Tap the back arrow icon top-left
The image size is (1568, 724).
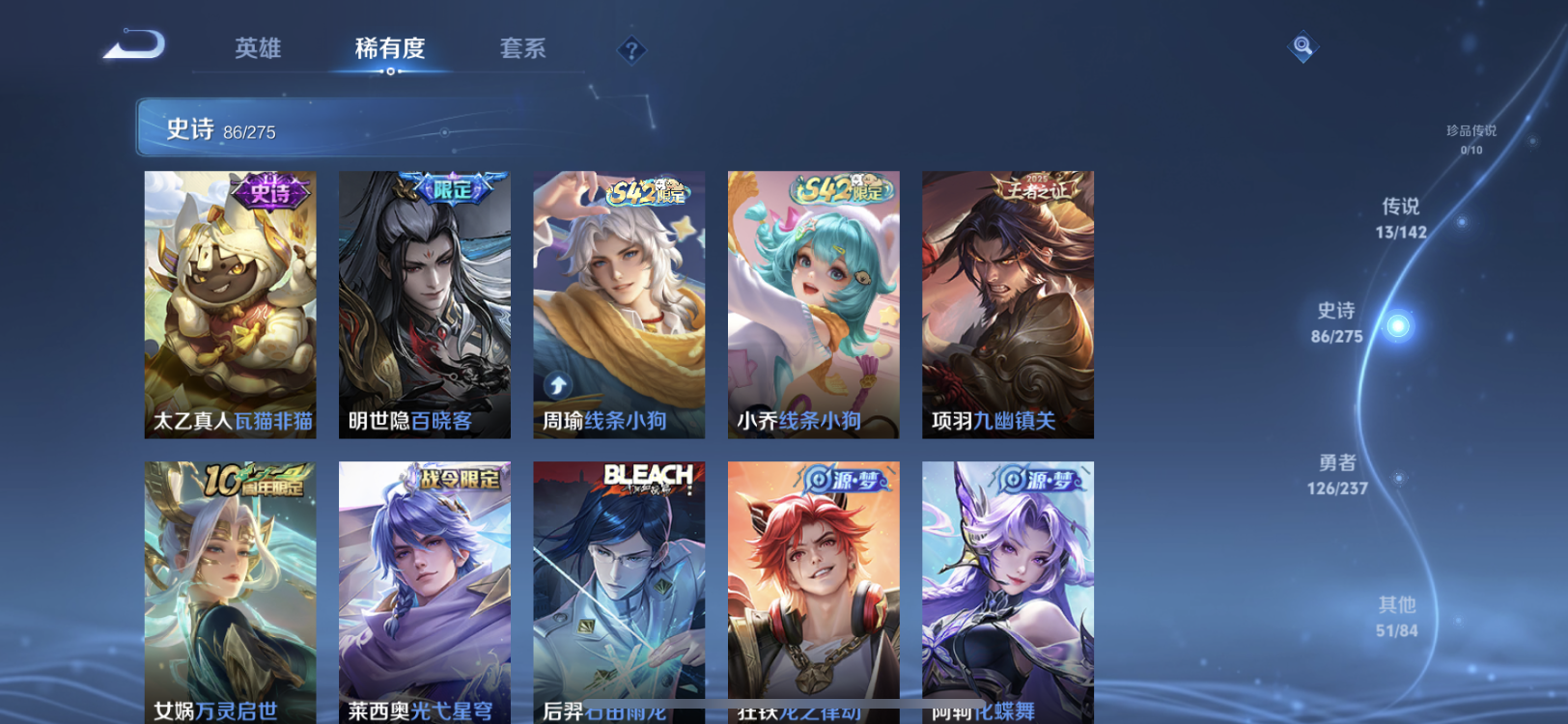coord(135,43)
